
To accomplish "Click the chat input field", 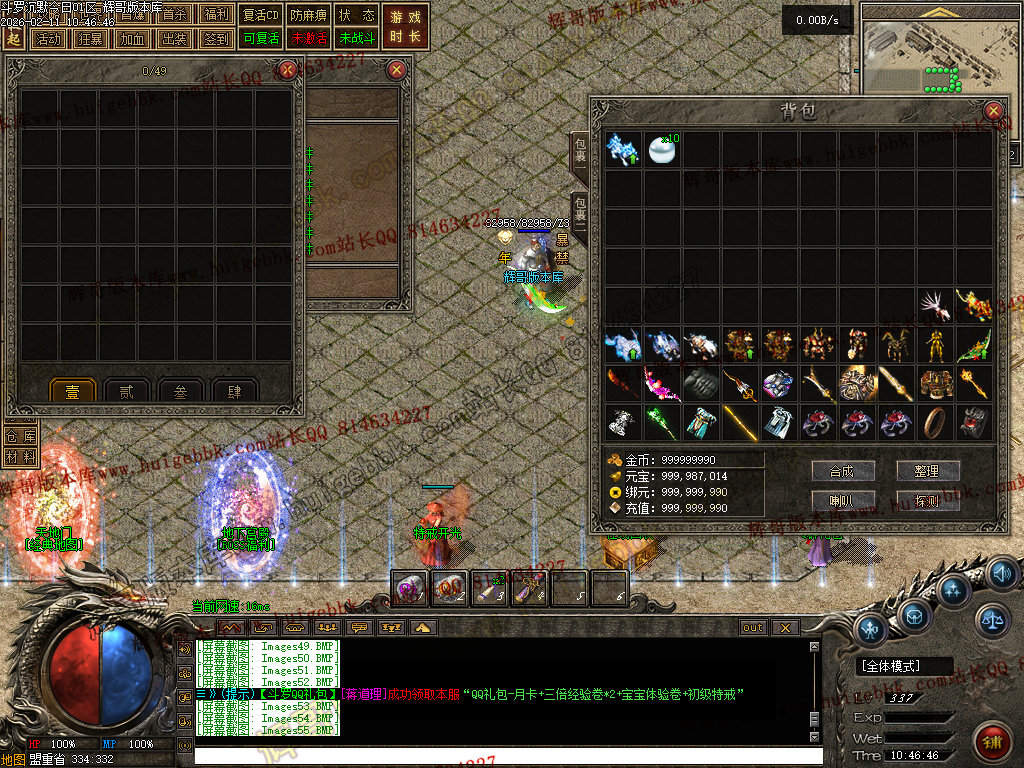I will coord(500,755).
